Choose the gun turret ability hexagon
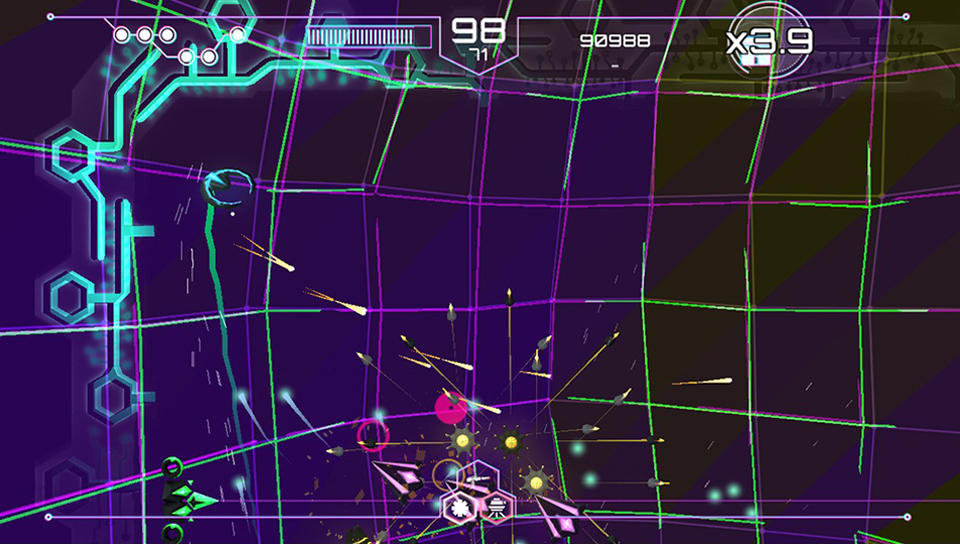 click(478, 480)
